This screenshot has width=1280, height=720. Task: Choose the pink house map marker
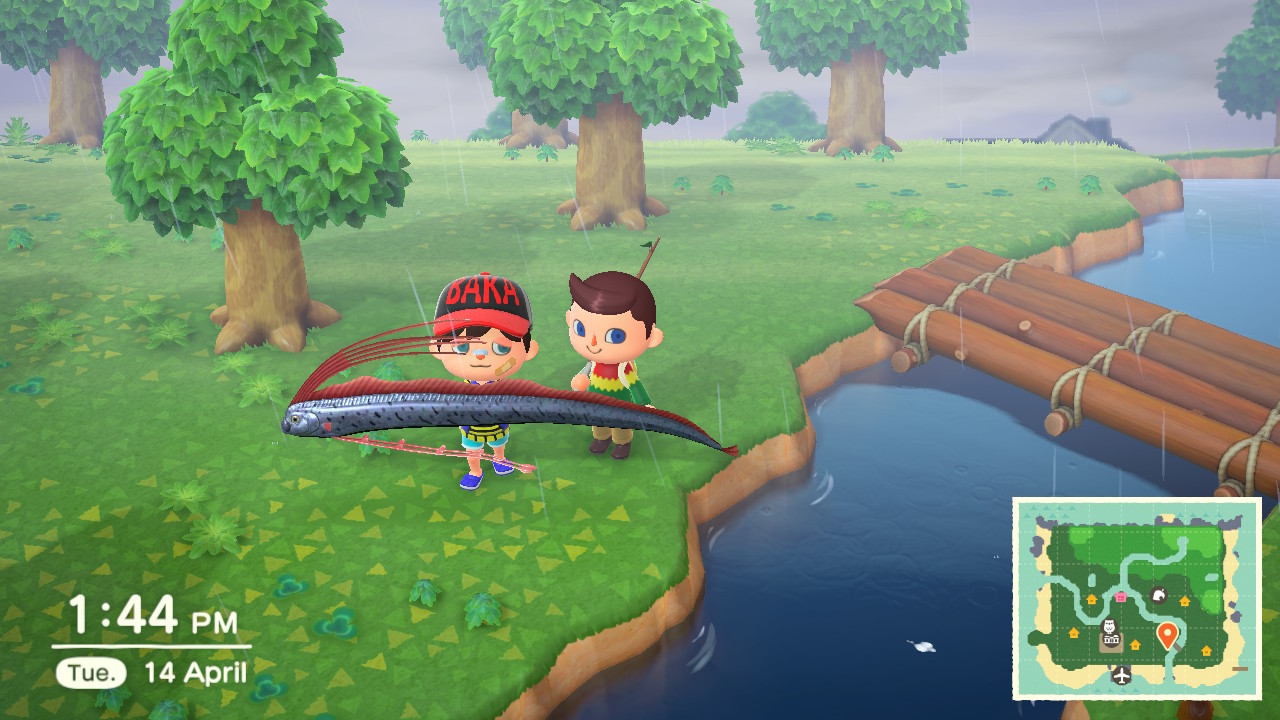coord(1119,596)
